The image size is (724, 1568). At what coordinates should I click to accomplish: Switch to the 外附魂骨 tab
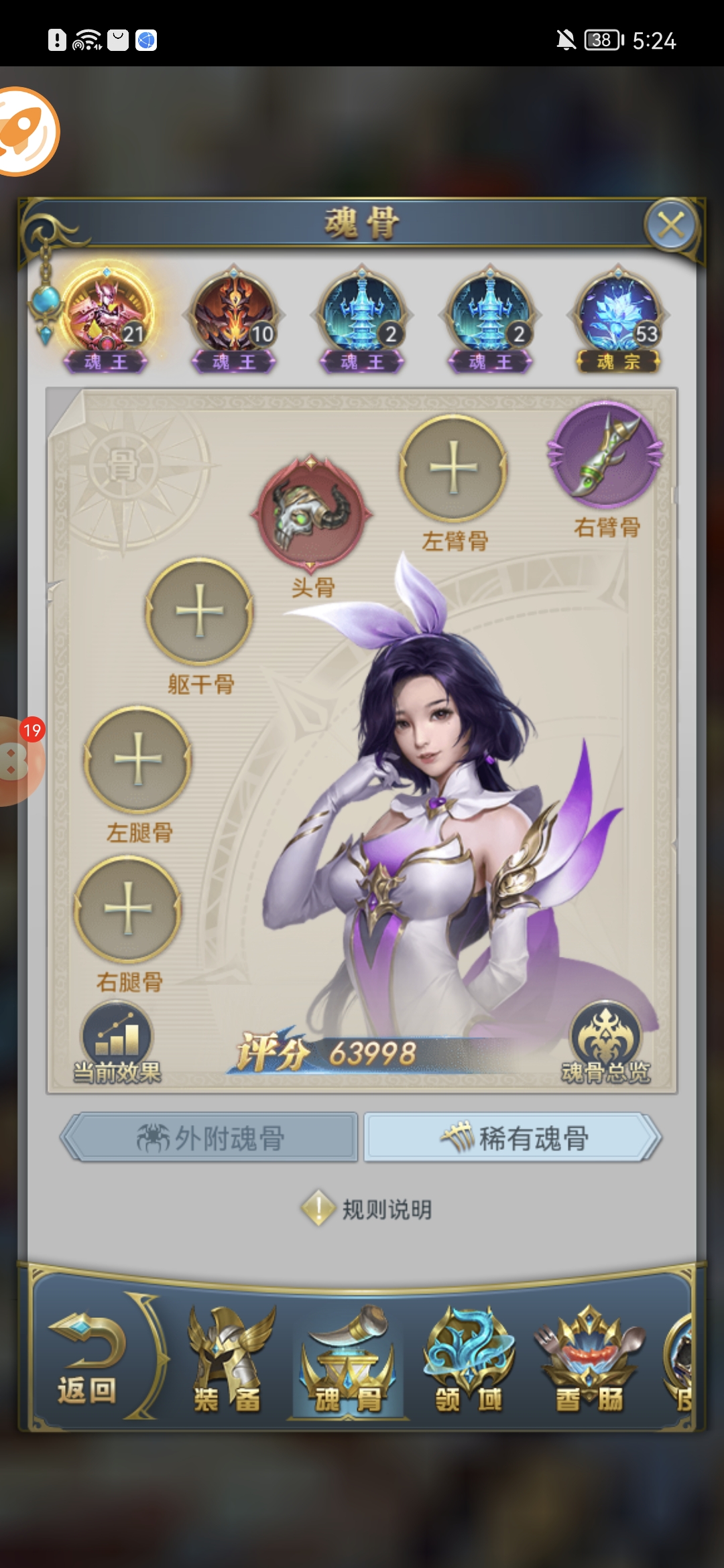211,1138
